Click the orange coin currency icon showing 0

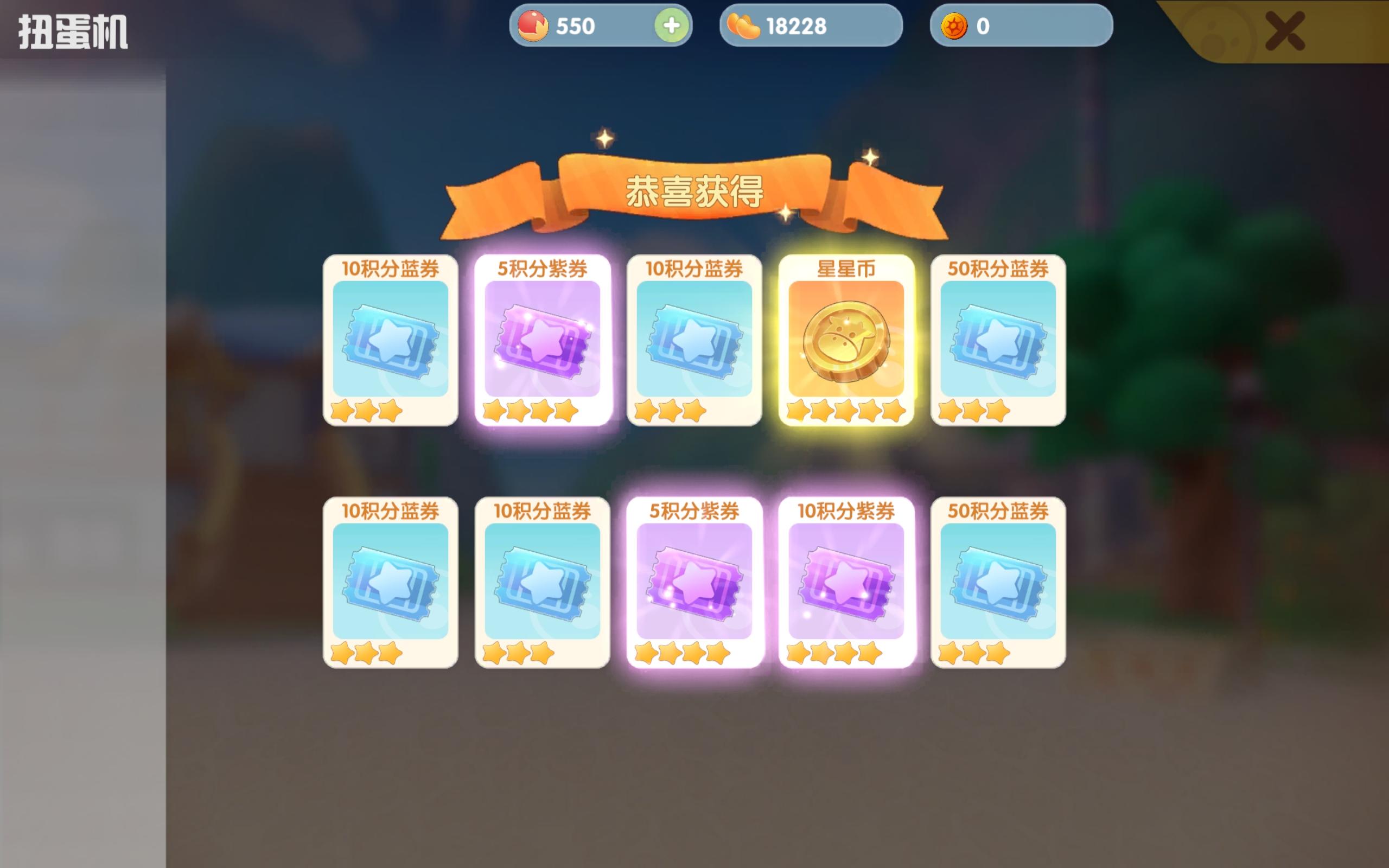tap(954, 26)
